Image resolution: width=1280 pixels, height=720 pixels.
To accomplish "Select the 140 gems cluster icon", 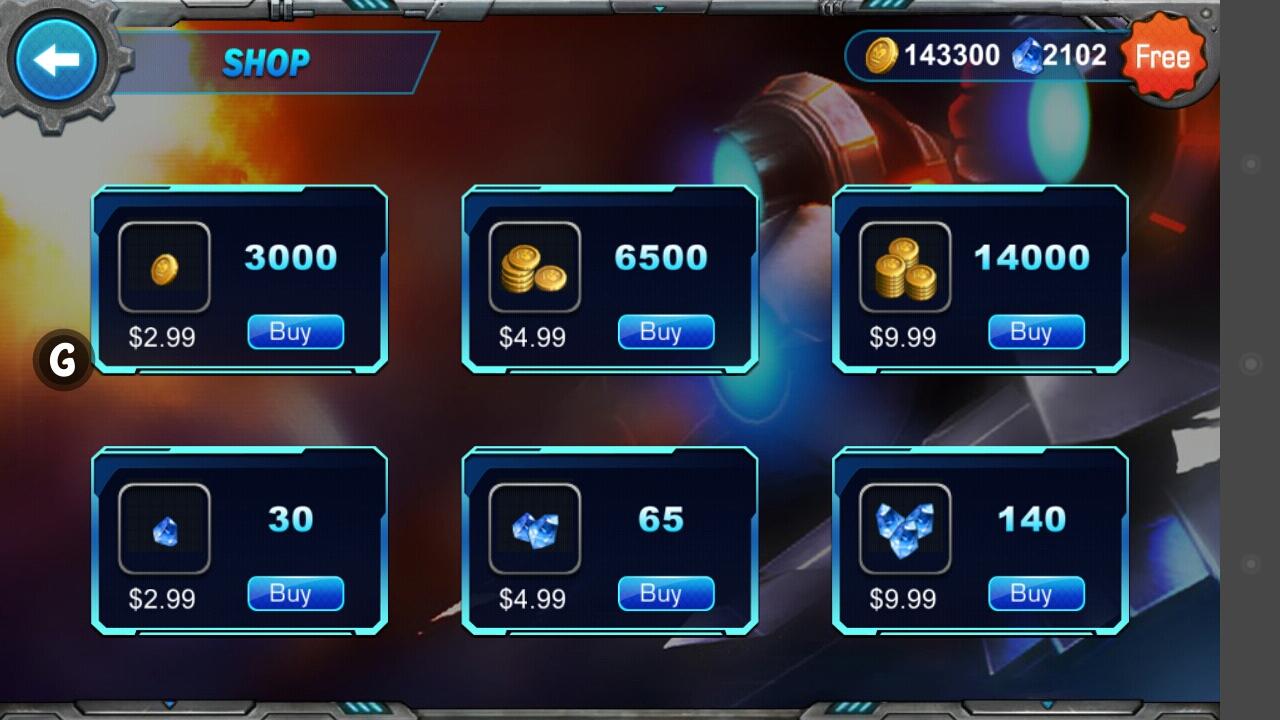I will point(904,528).
